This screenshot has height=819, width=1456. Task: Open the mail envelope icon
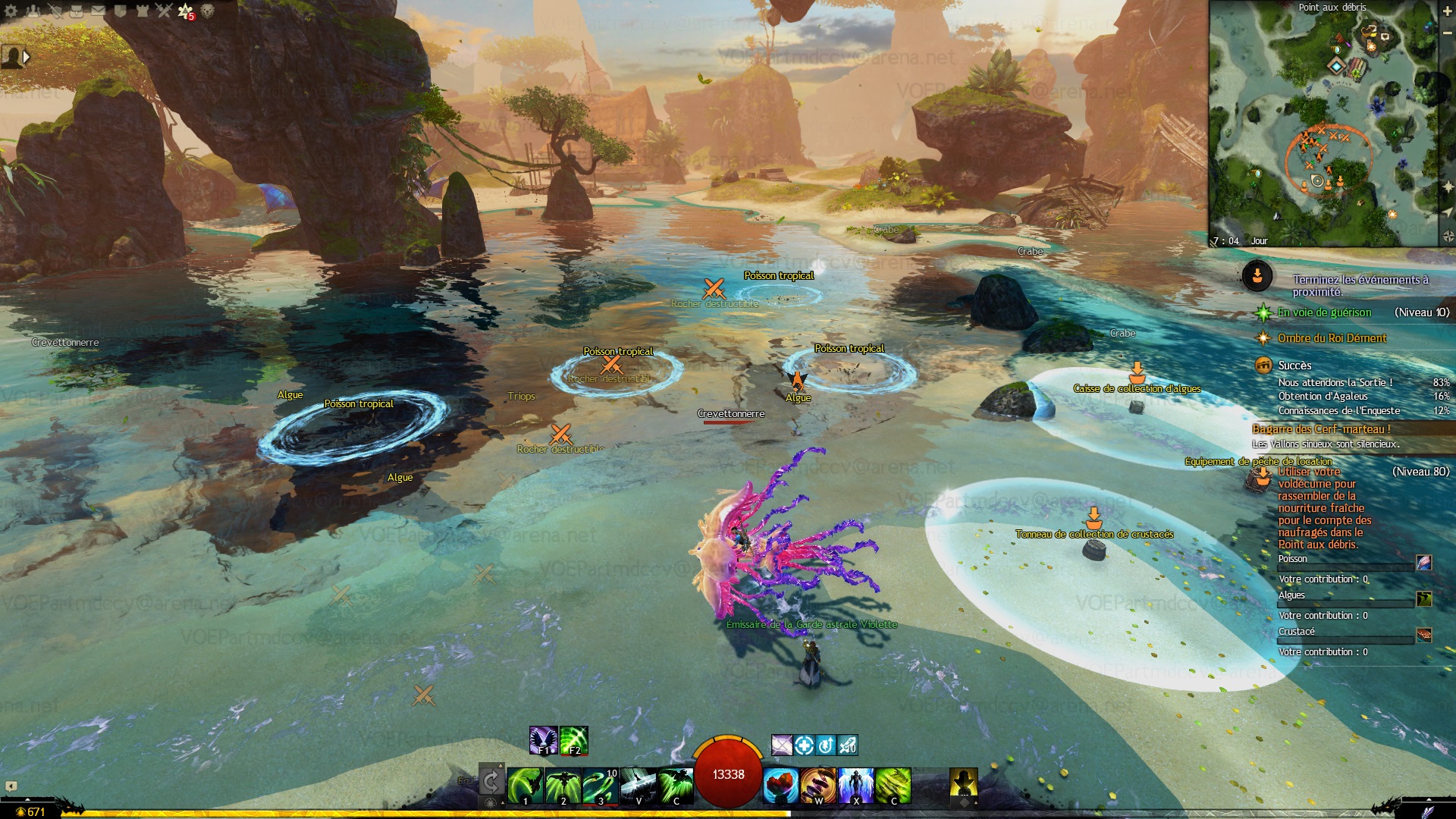(x=99, y=11)
